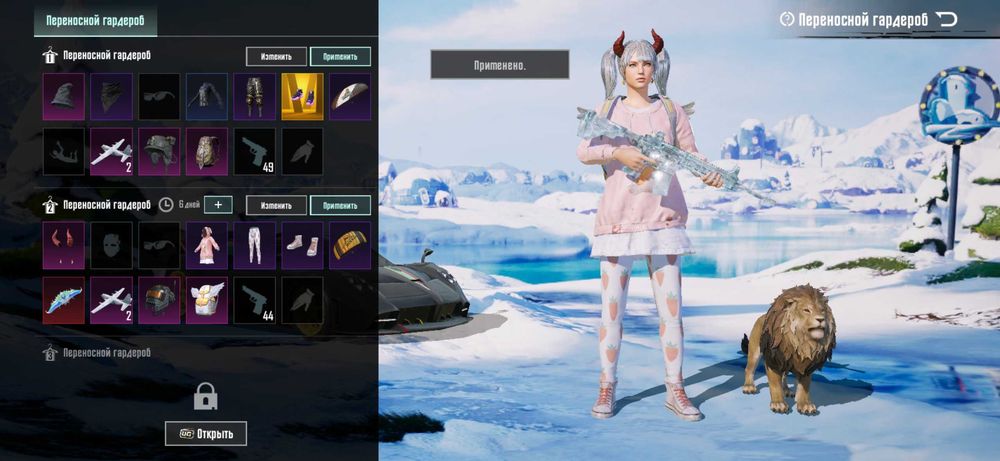Extend wardrobe 2 duration with plus button
The height and width of the screenshot is (461, 1000).
(218, 205)
